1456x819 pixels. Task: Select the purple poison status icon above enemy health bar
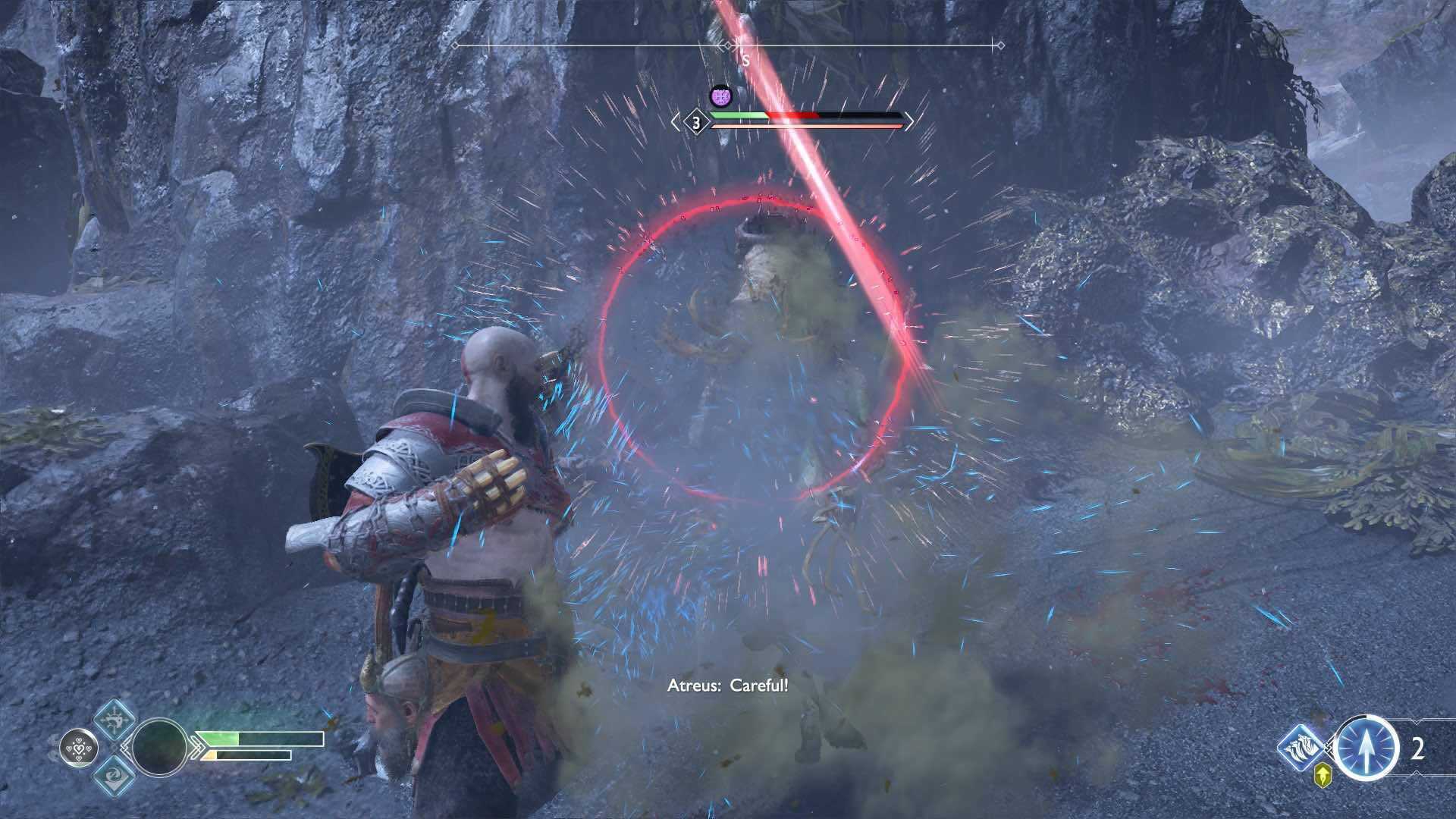[720, 96]
